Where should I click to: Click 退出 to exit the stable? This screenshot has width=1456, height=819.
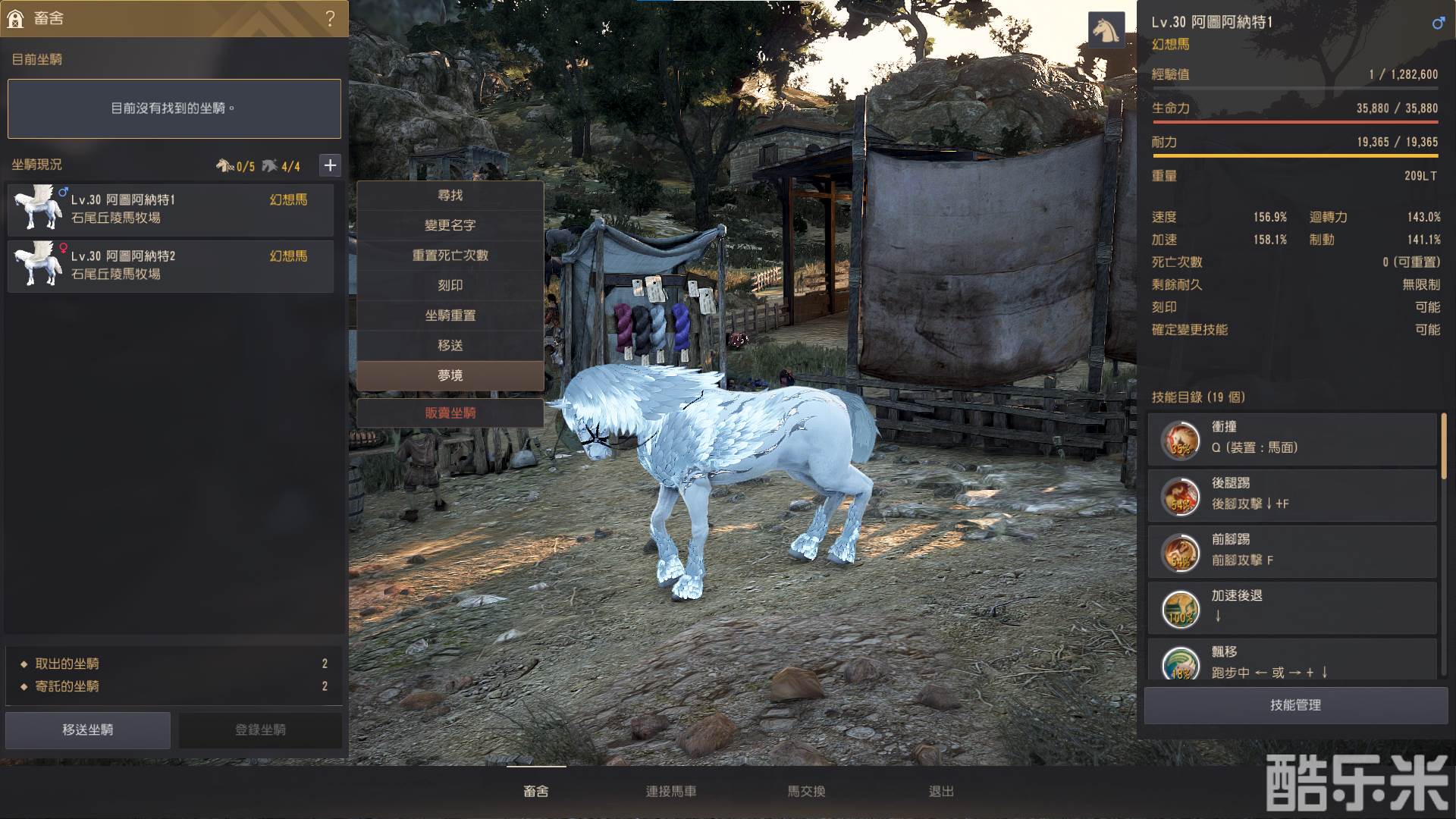[941, 791]
